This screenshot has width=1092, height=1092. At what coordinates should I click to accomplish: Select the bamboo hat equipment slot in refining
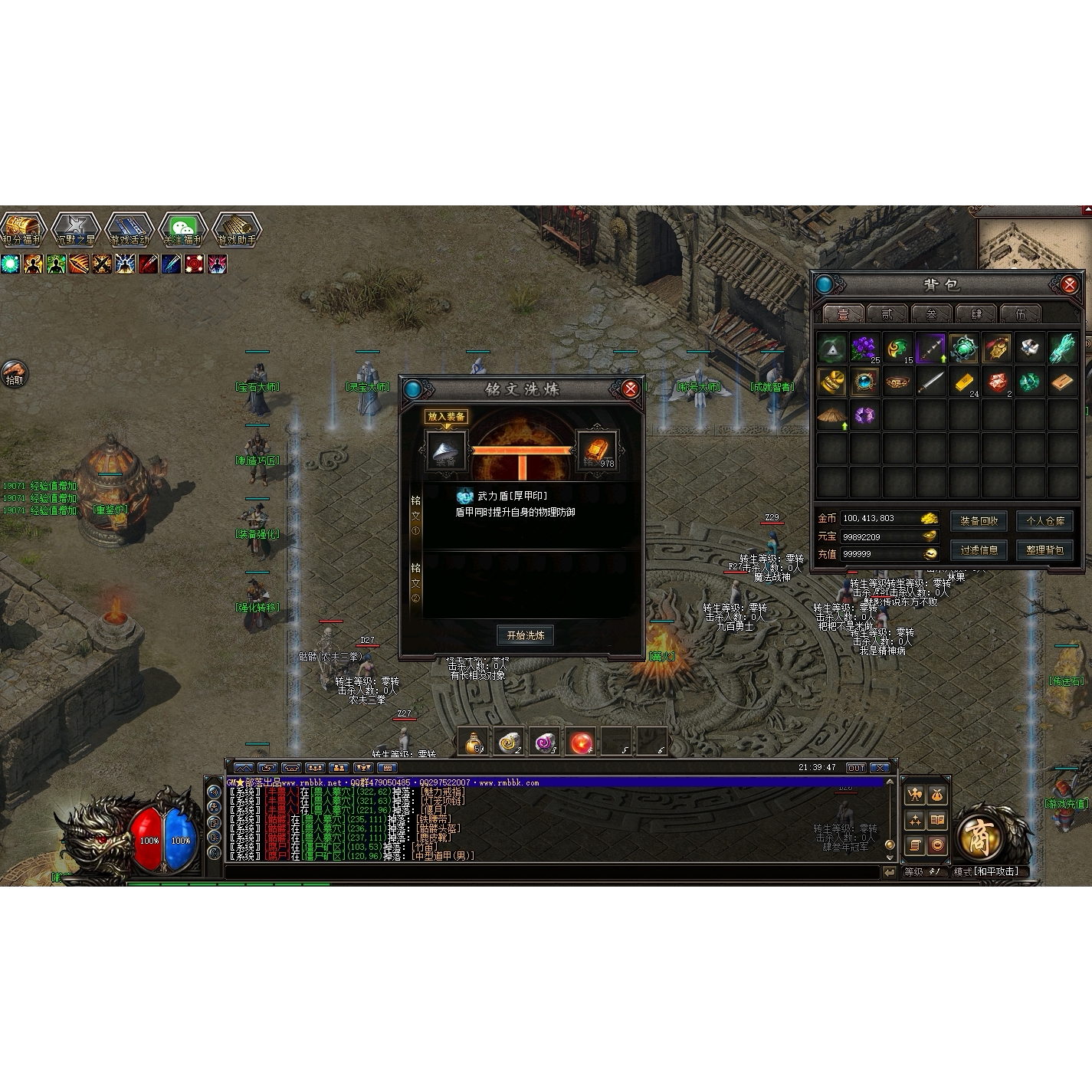[x=446, y=450]
